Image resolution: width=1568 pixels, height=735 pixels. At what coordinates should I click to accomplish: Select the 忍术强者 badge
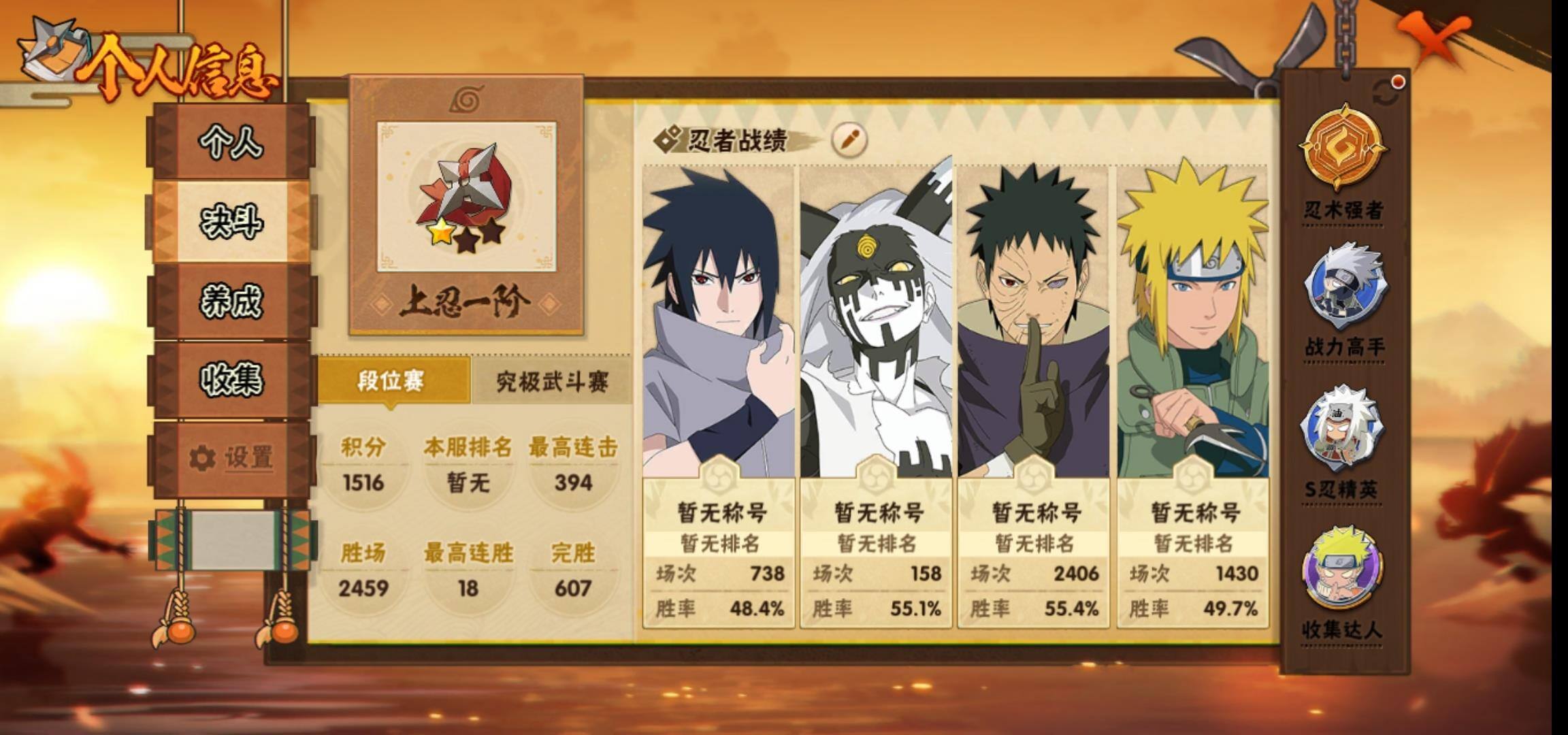(x=1343, y=150)
